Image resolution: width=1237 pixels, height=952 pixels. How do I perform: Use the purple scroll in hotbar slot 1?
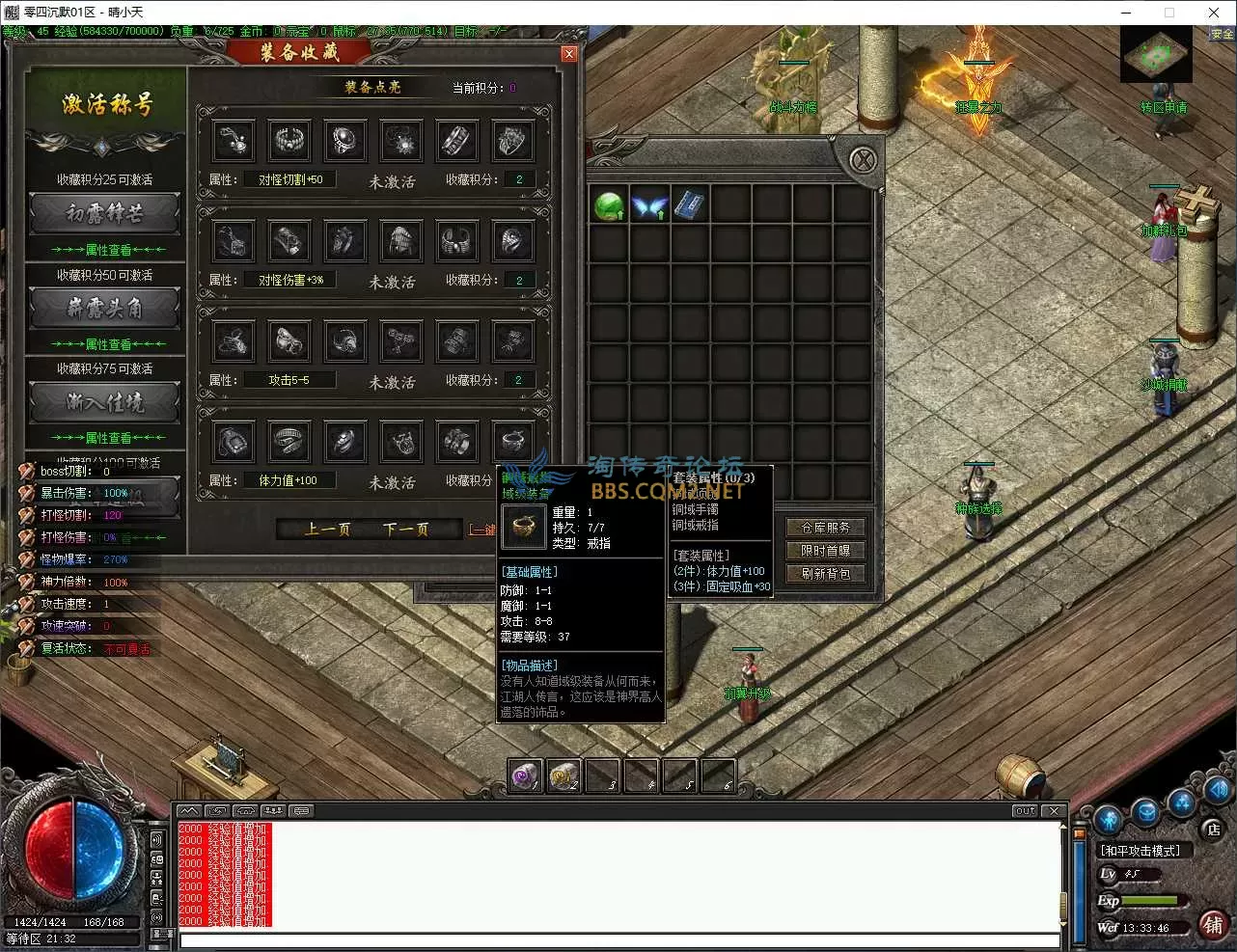tap(526, 775)
